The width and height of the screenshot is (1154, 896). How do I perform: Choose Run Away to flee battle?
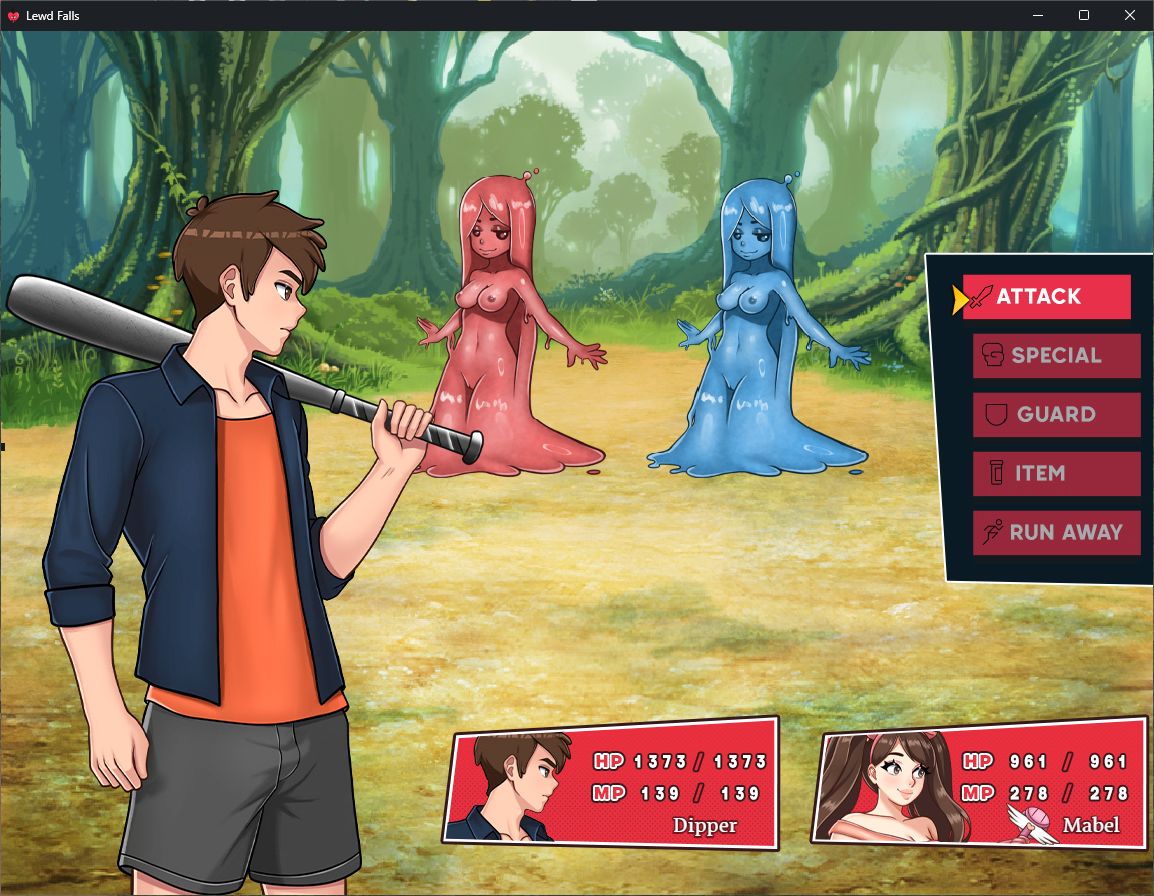1056,533
